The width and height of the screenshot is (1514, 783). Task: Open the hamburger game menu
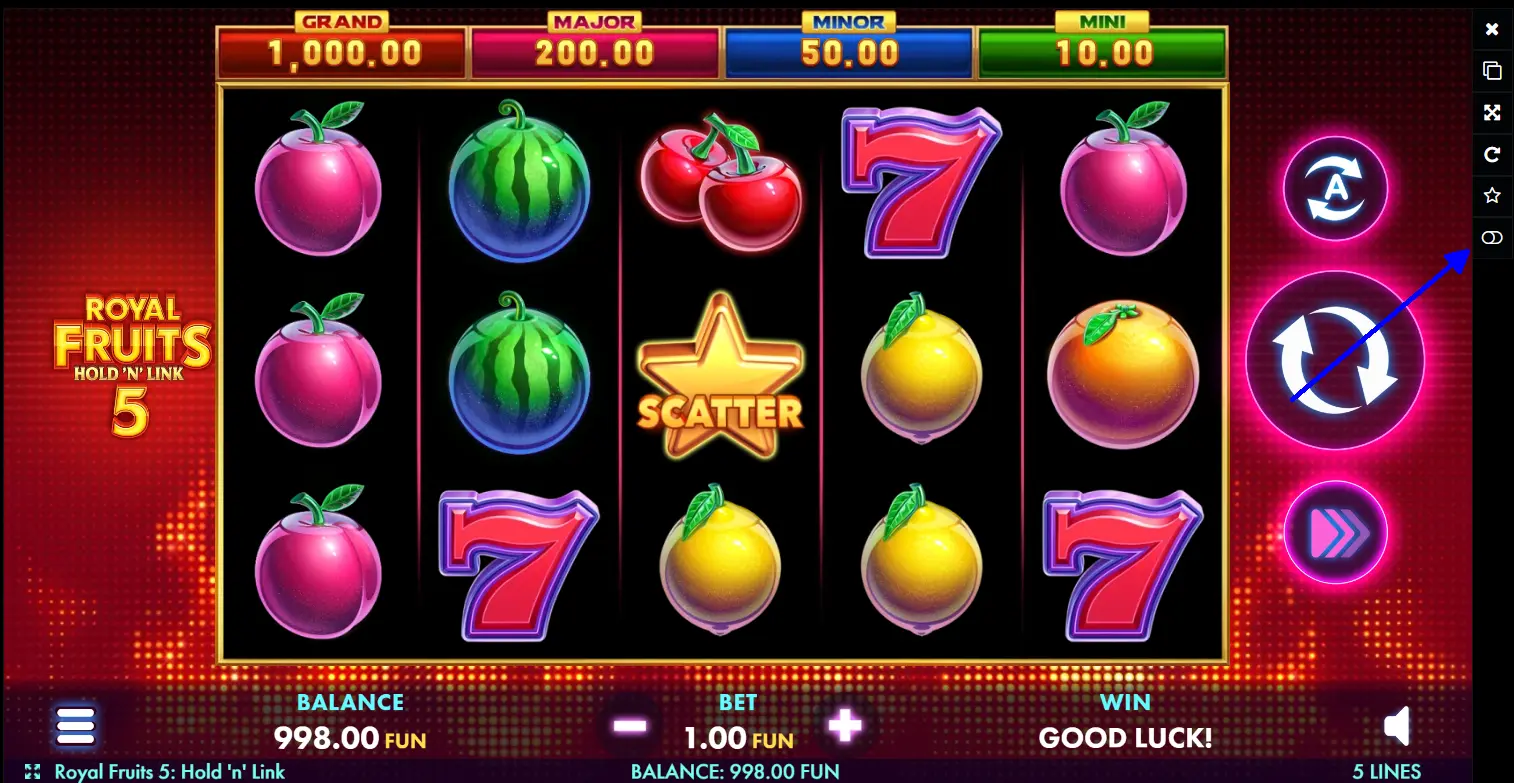pyautogui.click(x=76, y=726)
